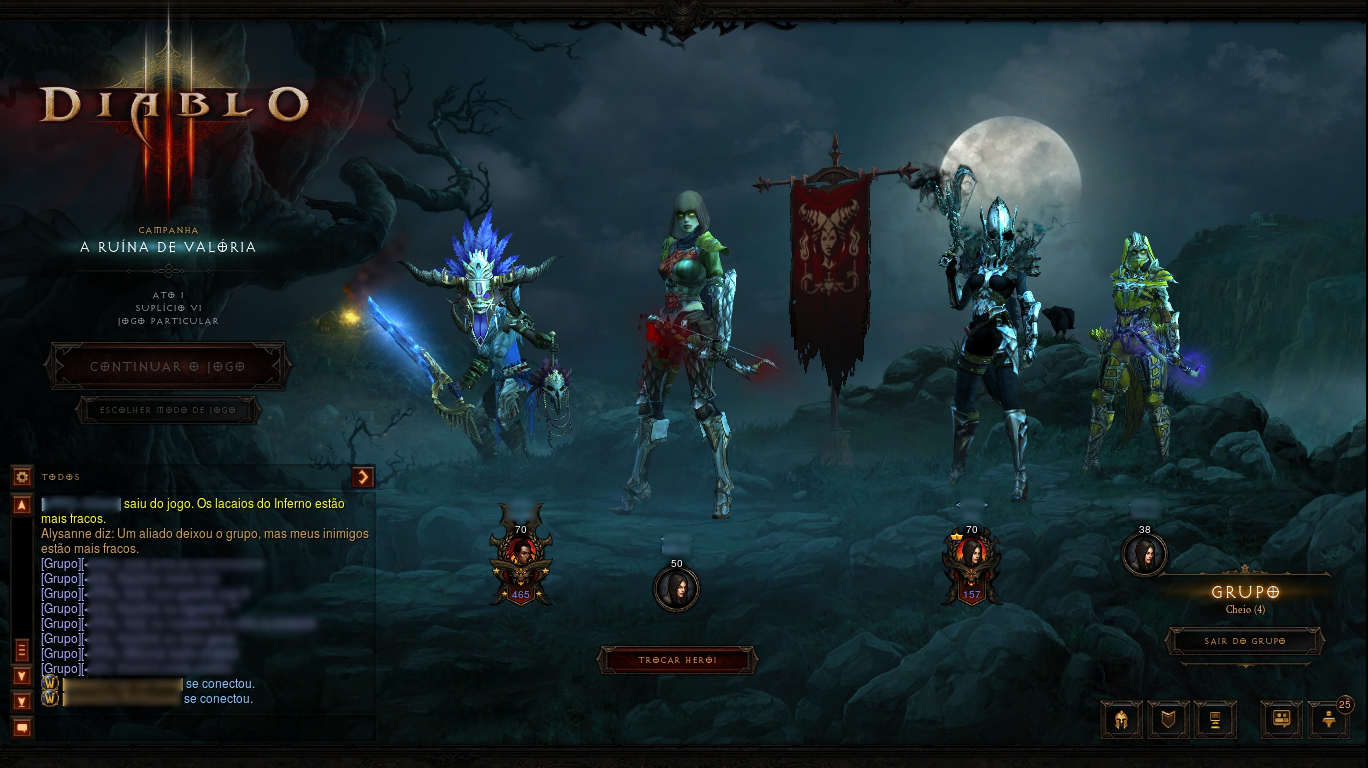Open chat settings gear icon

click(x=22, y=477)
